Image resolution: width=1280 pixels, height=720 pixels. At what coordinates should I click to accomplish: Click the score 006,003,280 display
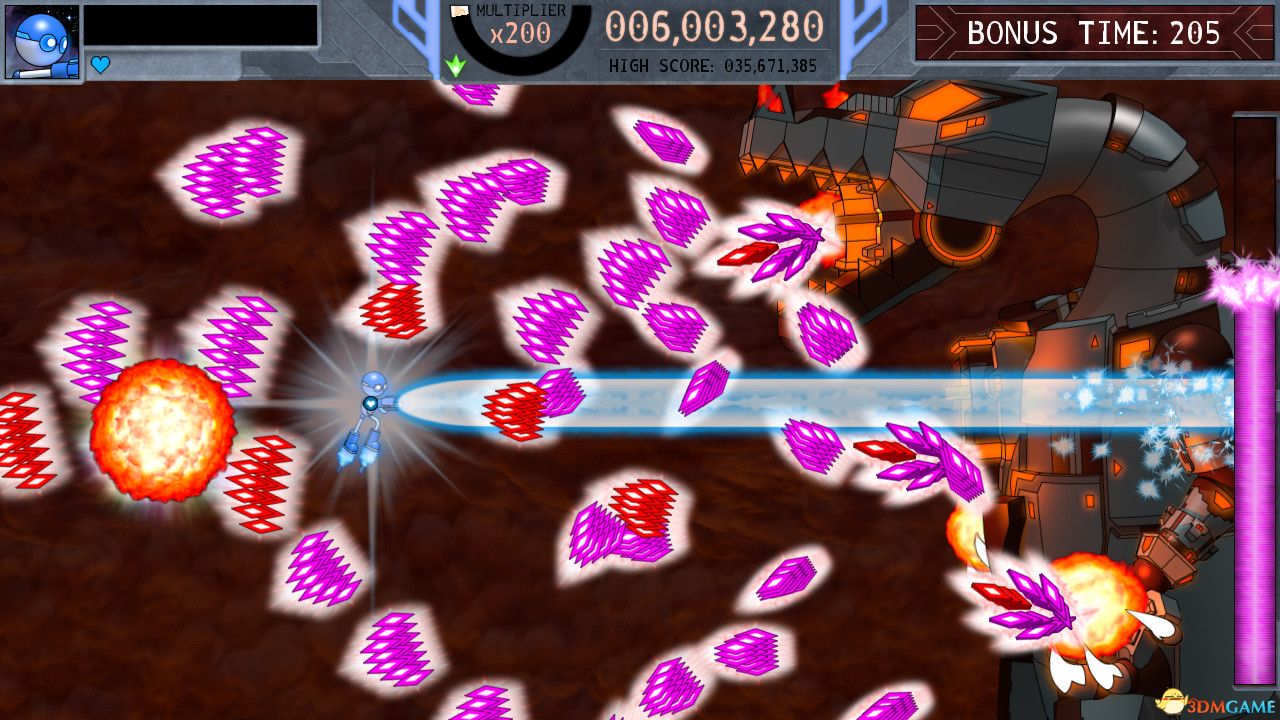click(713, 26)
